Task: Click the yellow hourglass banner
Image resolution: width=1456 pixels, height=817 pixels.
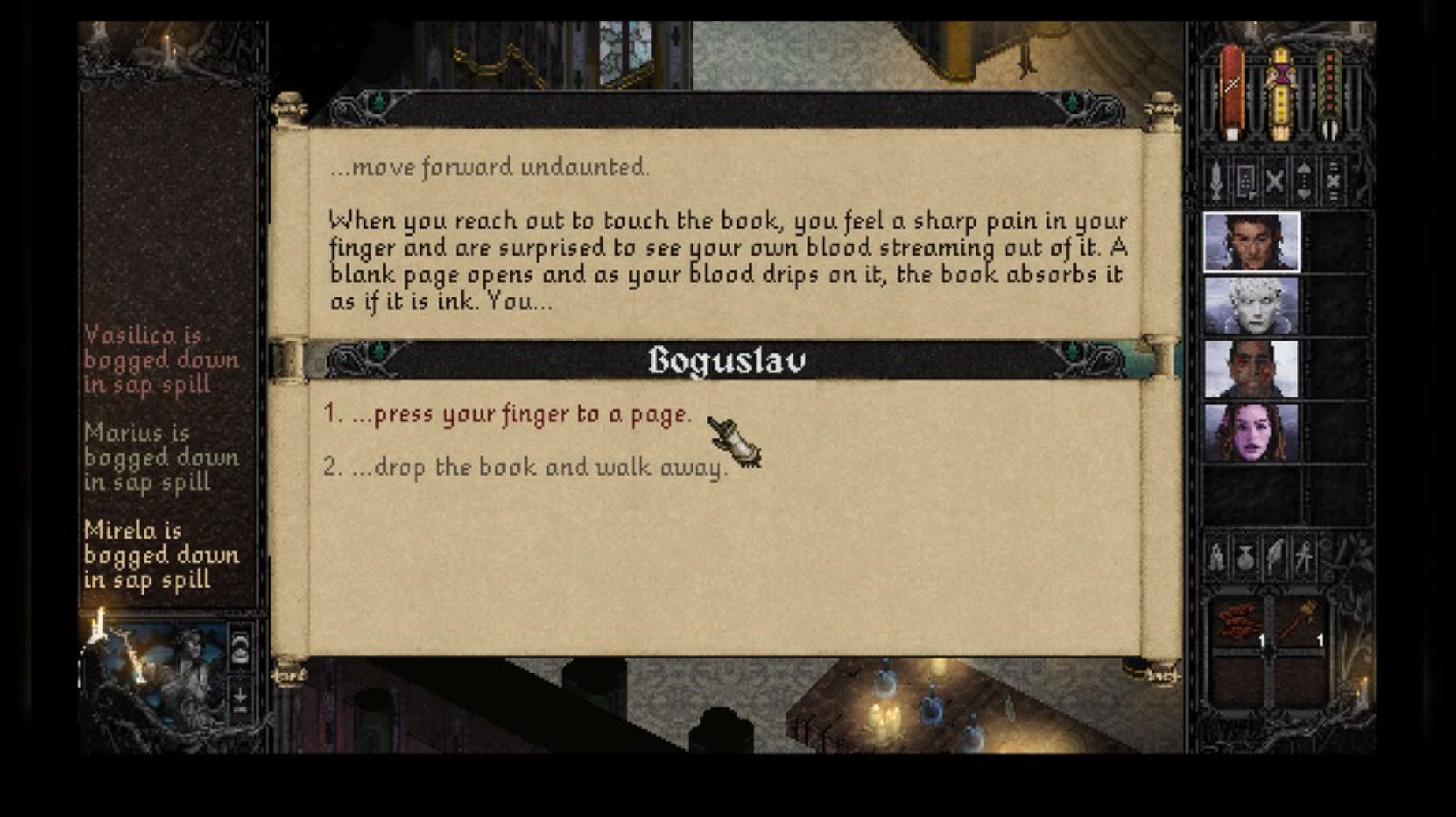Action: (1281, 93)
